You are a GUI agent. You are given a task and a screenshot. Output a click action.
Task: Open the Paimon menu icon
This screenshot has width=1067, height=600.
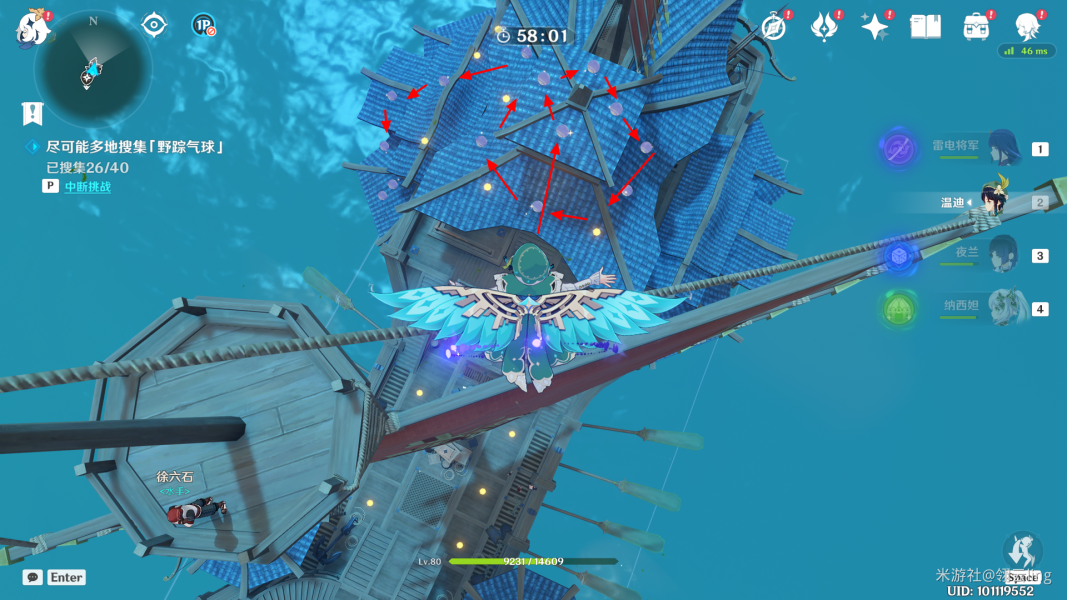click(x=32, y=29)
